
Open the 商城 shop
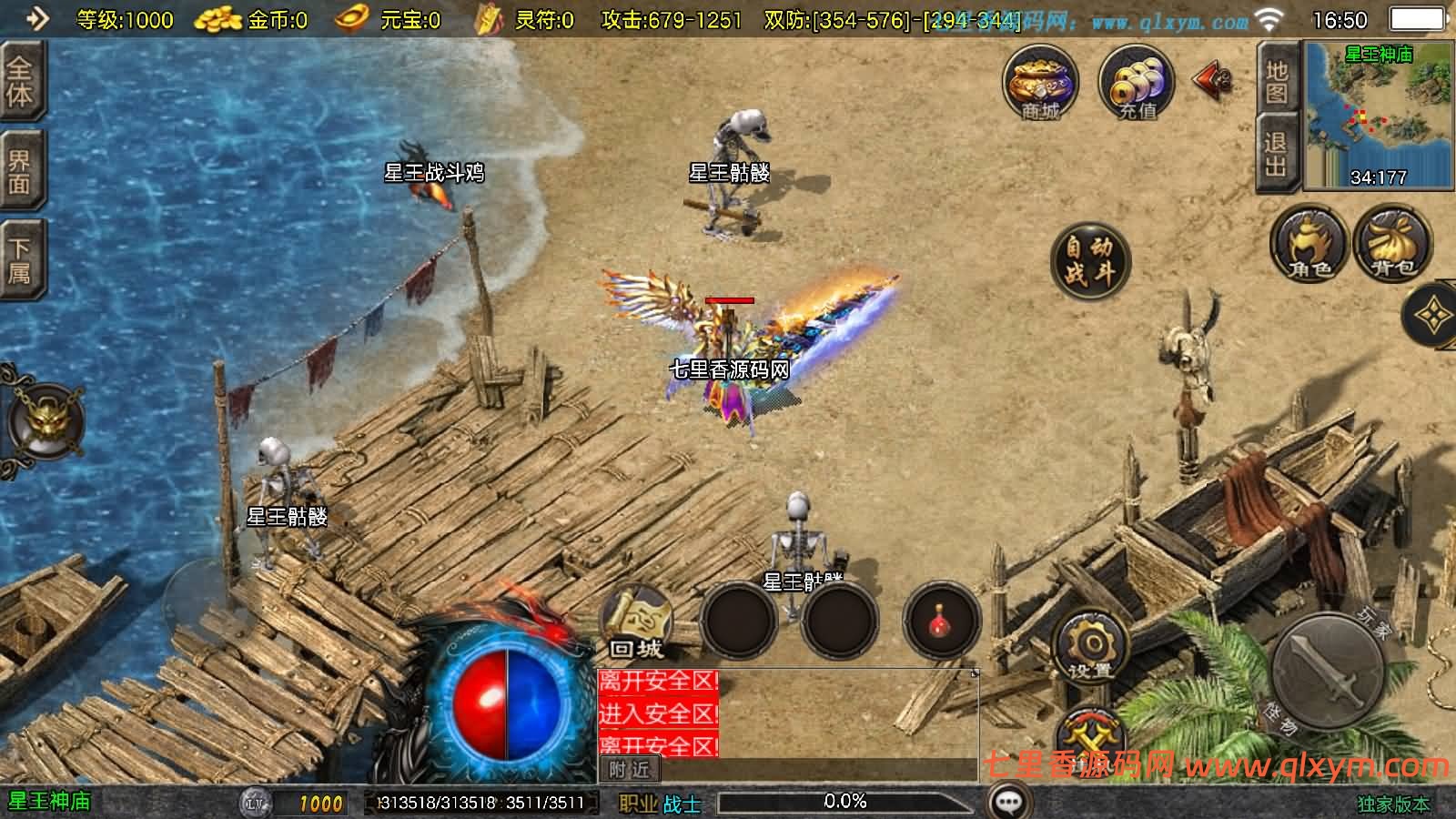pyautogui.click(x=1040, y=83)
